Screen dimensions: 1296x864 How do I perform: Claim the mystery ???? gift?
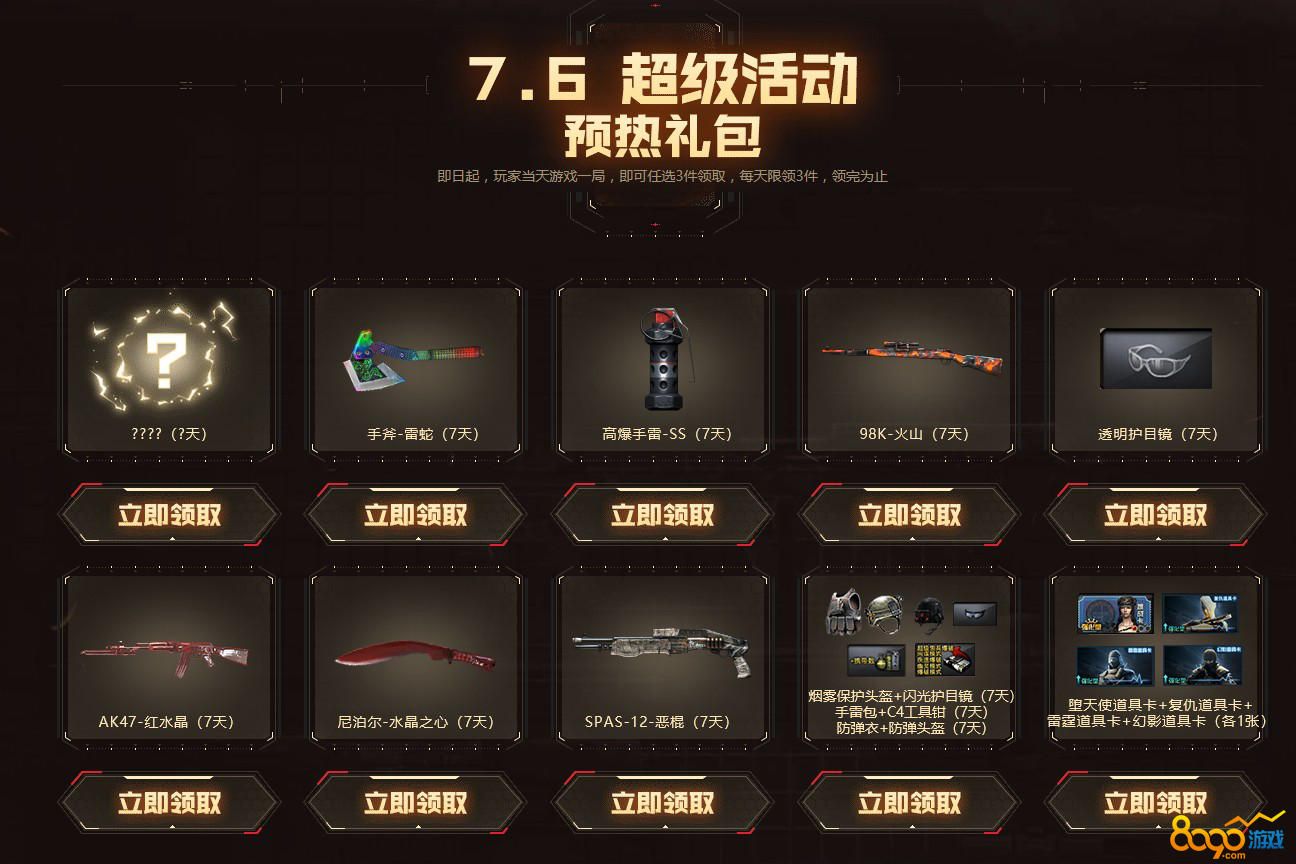pyautogui.click(x=169, y=515)
